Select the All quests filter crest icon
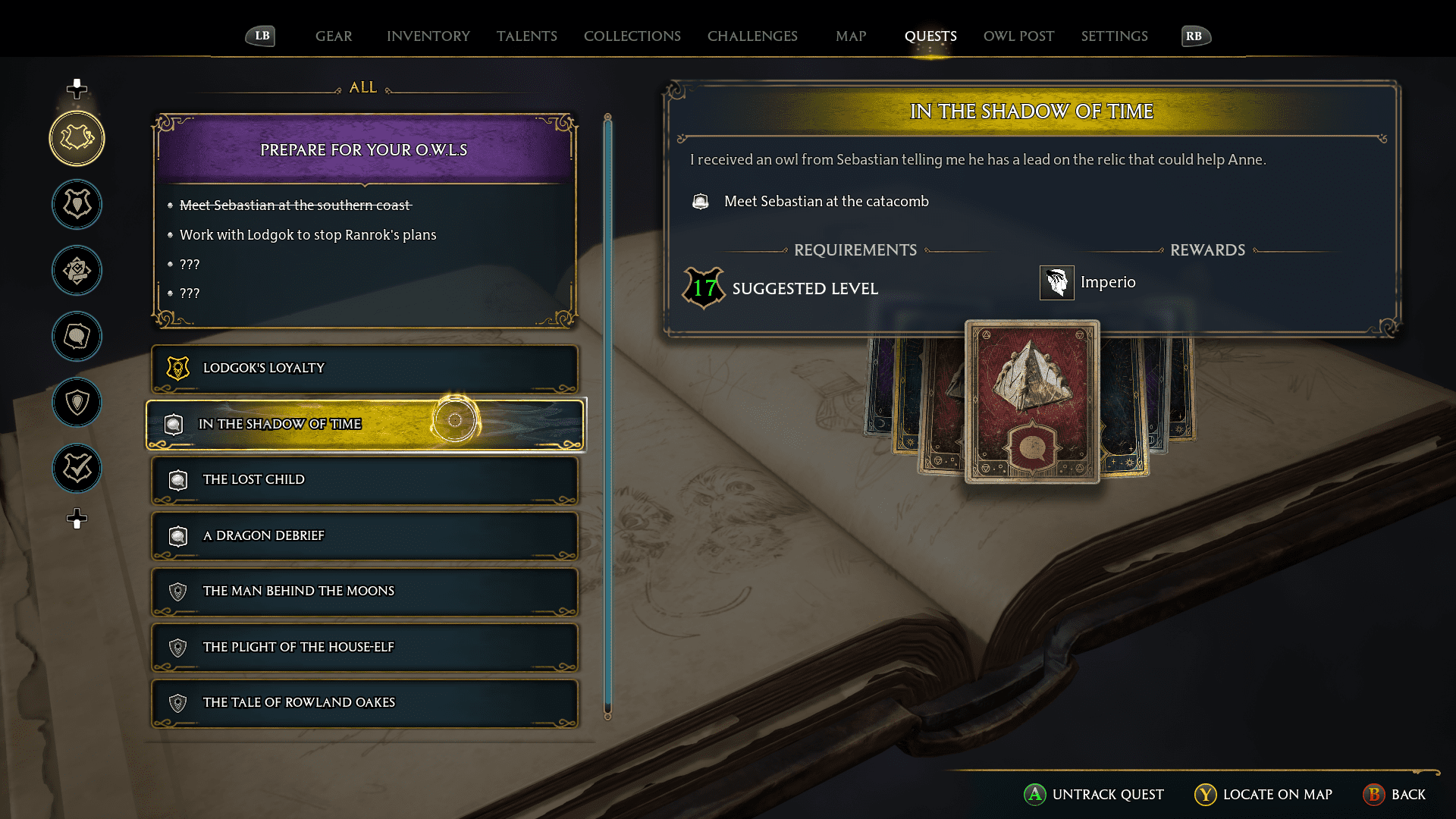The width and height of the screenshot is (1456, 819). pyautogui.click(x=76, y=138)
